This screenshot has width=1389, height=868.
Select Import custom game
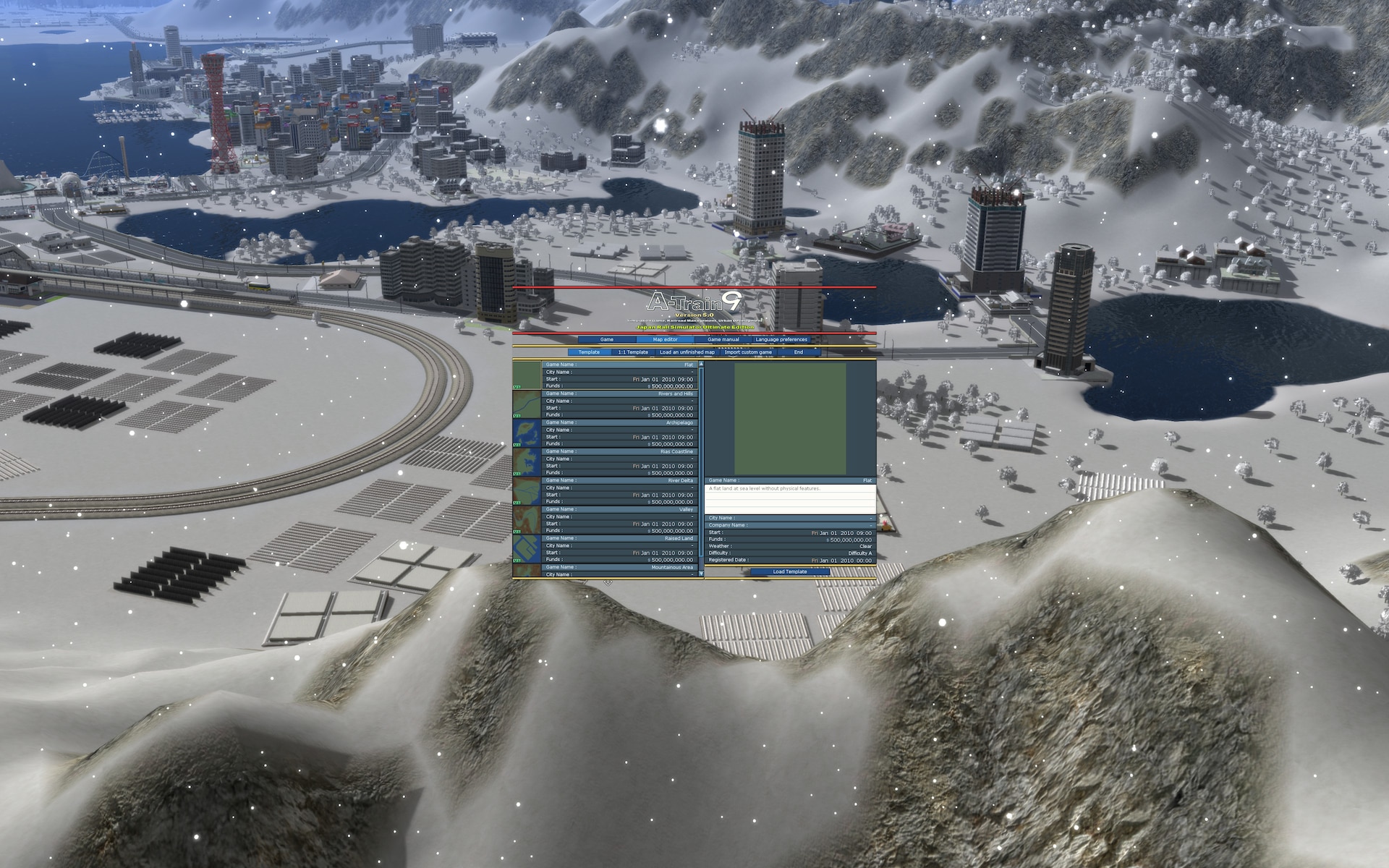(748, 352)
